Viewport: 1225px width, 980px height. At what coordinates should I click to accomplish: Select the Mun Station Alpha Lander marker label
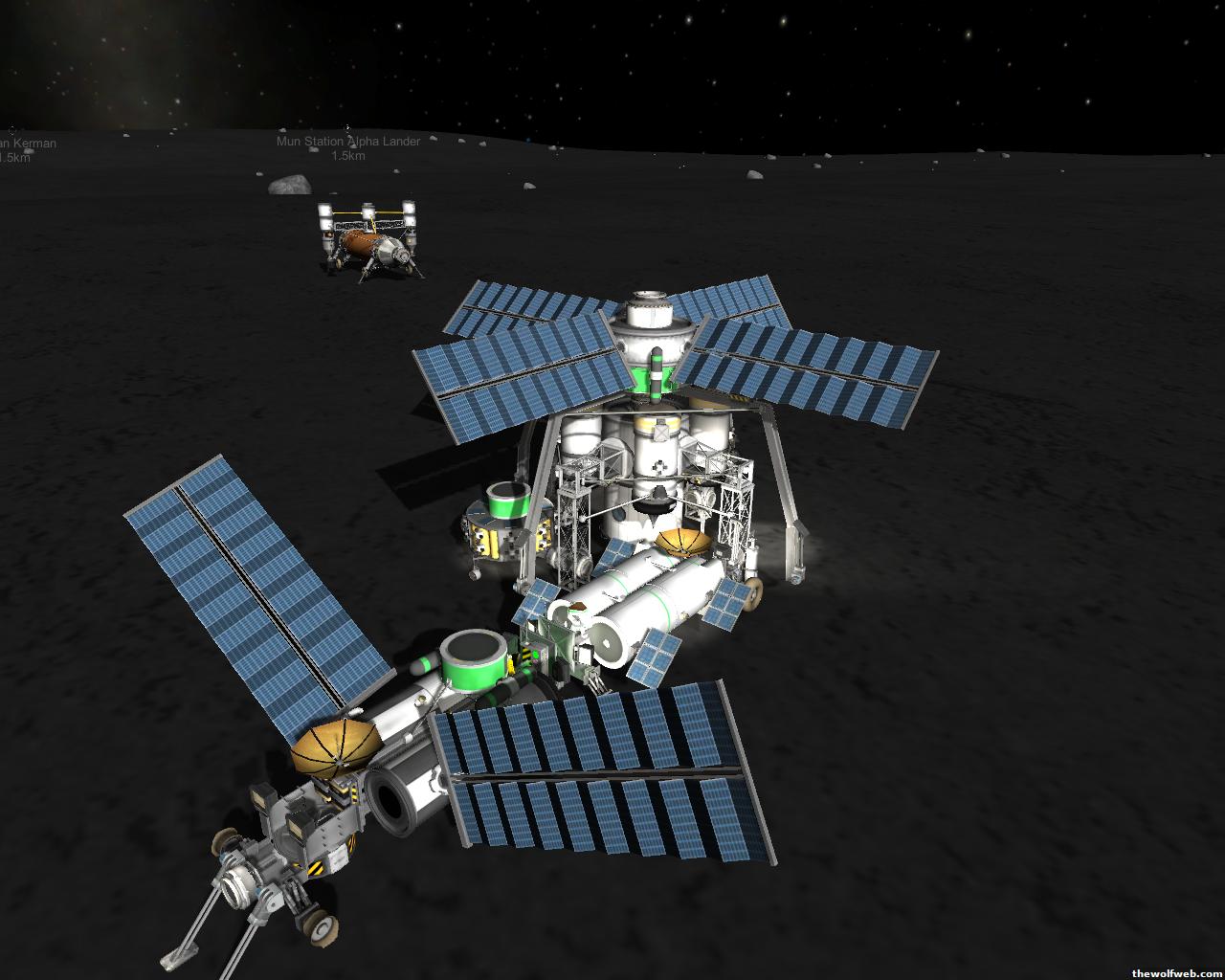tap(348, 142)
